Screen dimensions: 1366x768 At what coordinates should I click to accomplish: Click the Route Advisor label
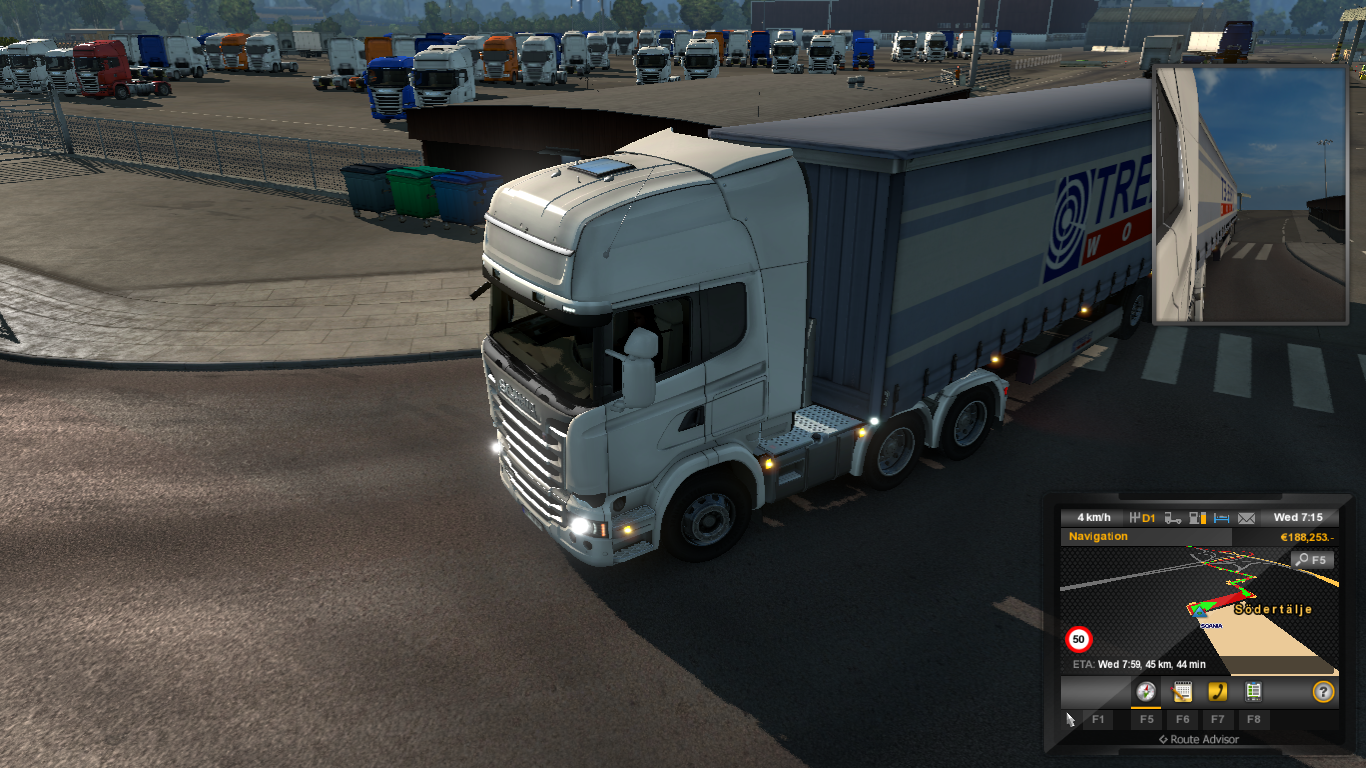click(1198, 740)
